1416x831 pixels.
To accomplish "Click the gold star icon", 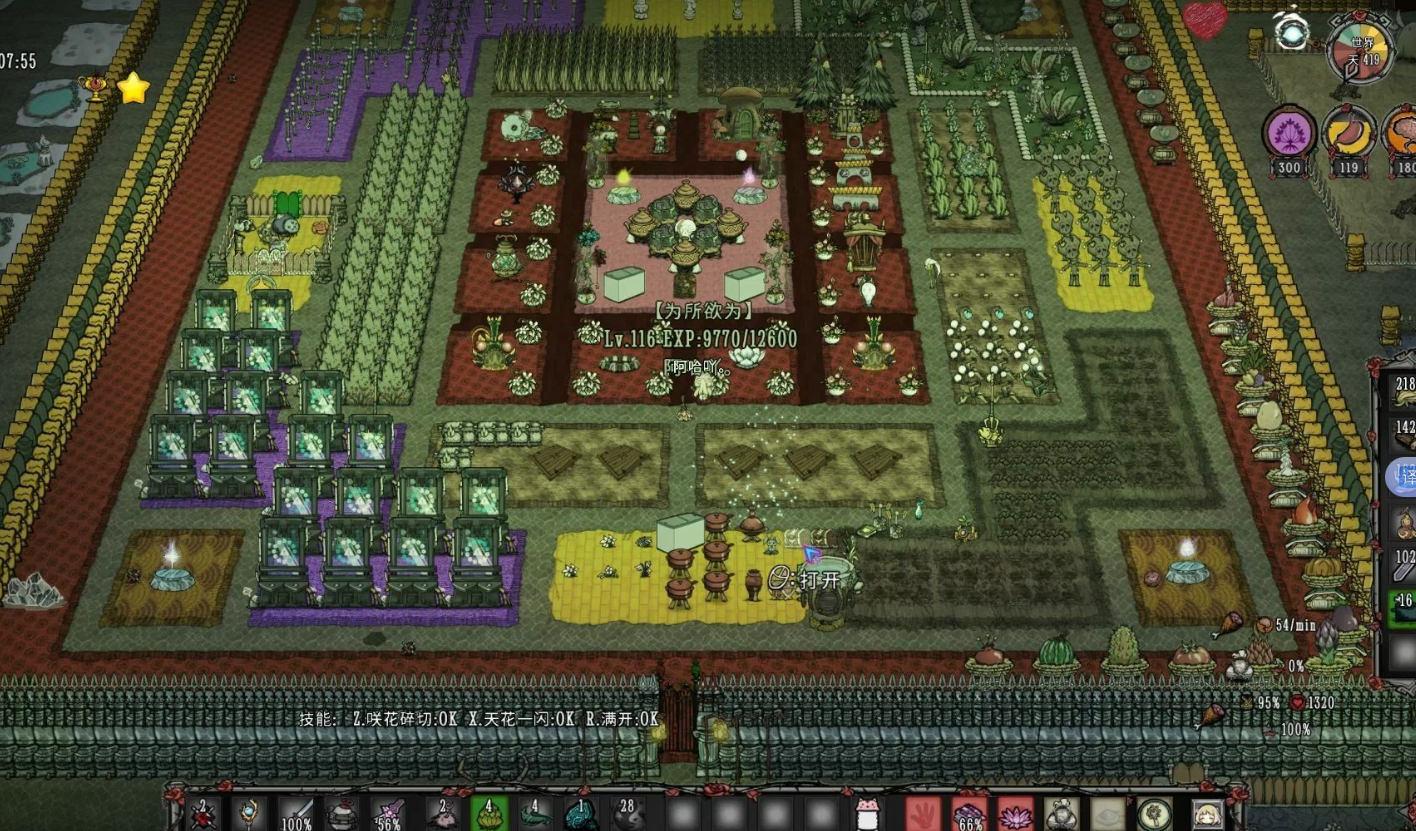I will click(x=132, y=88).
